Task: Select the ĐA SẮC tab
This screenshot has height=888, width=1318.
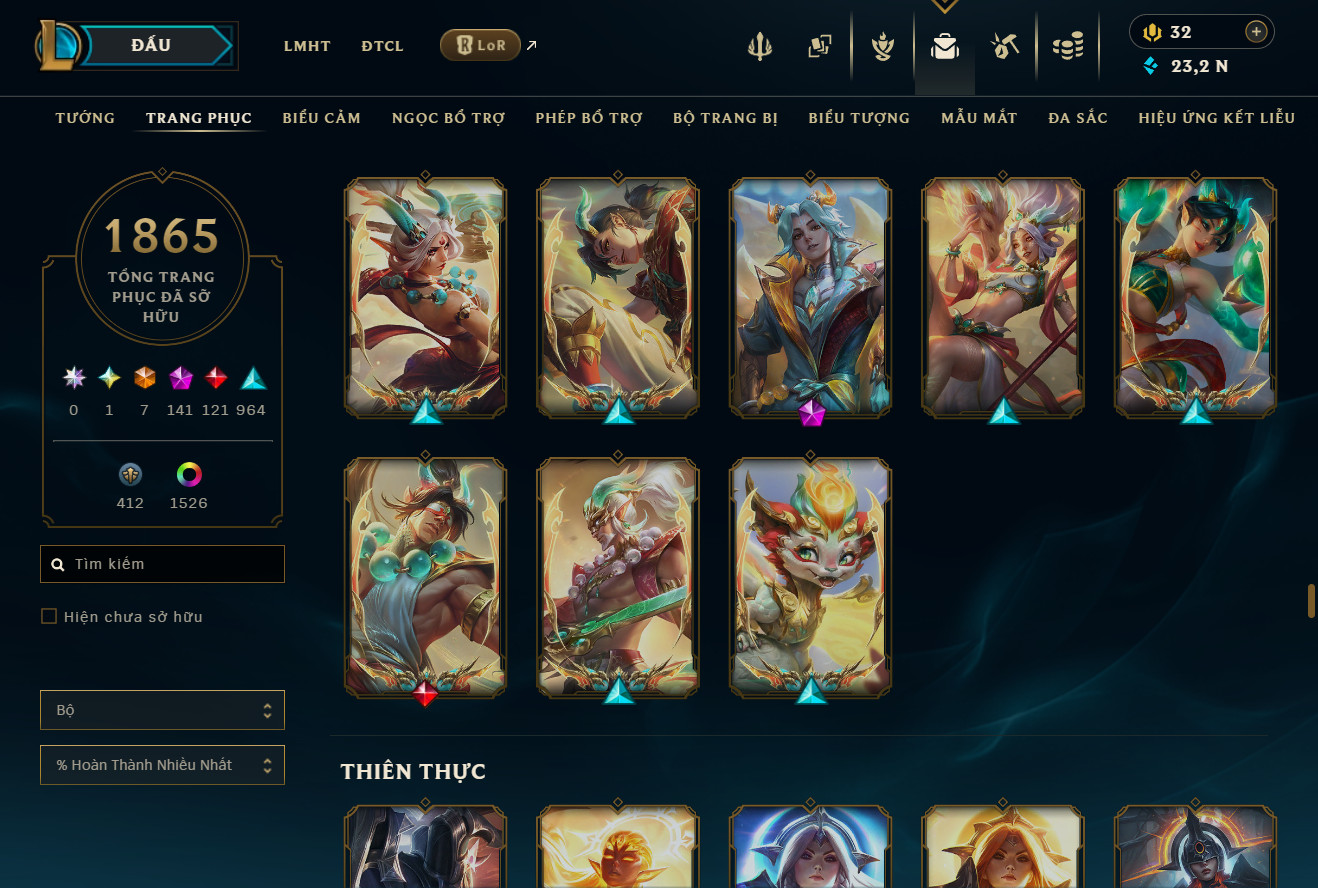Action: [1078, 118]
